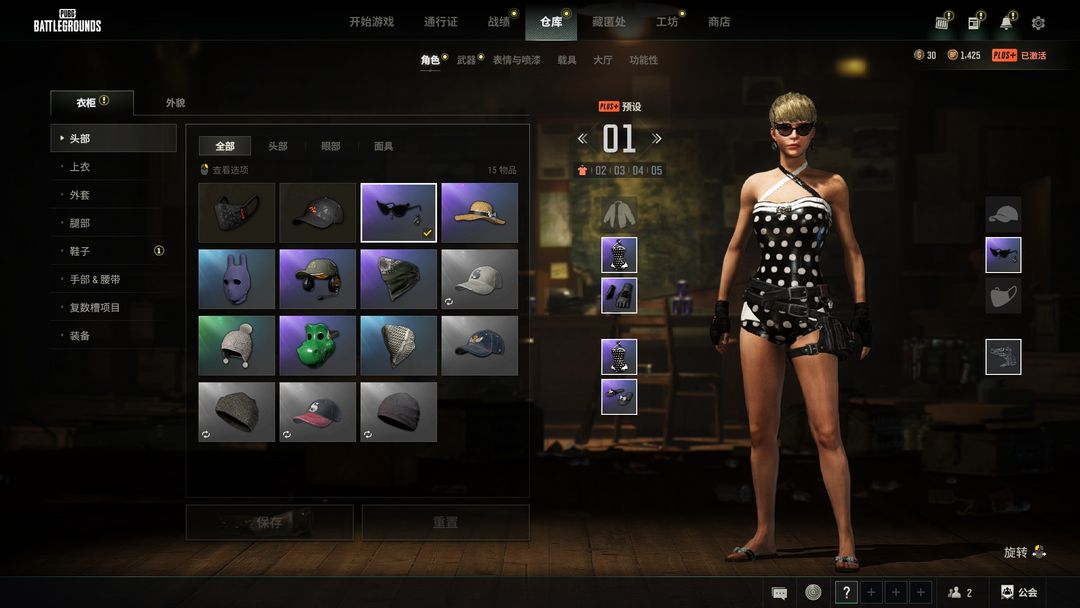Open the 手部 & 腰带 category
Screen dimensions: 1080x608
click(x=95, y=279)
